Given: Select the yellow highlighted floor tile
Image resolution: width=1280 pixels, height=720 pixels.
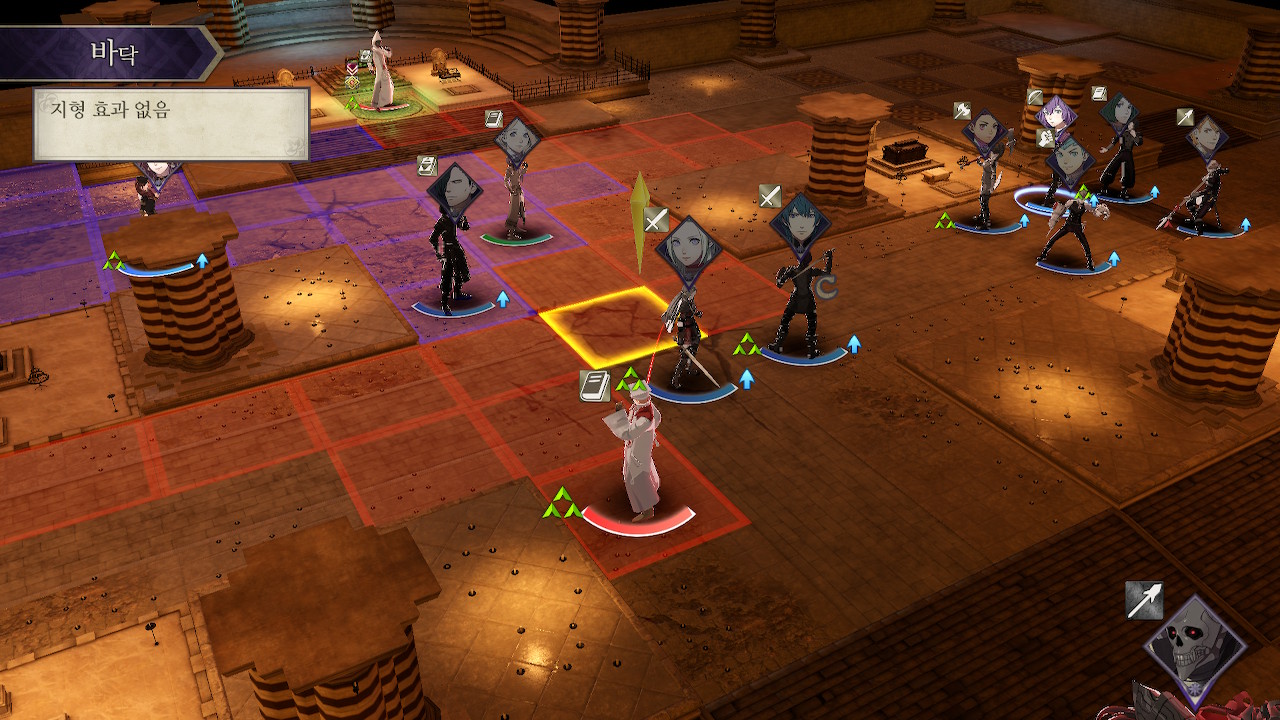Looking at the screenshot, I should (605, 325).
